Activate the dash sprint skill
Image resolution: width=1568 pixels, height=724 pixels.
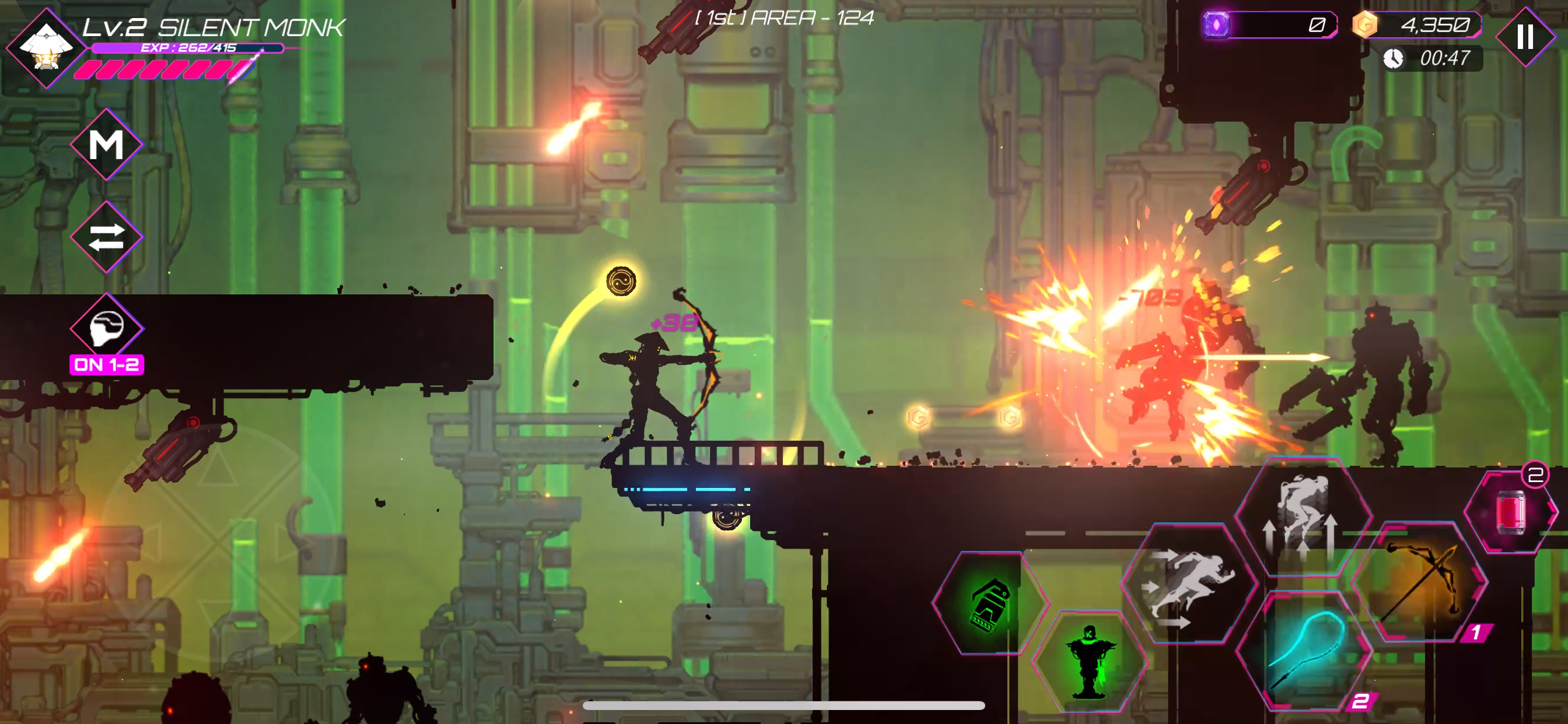[1189, 584]
